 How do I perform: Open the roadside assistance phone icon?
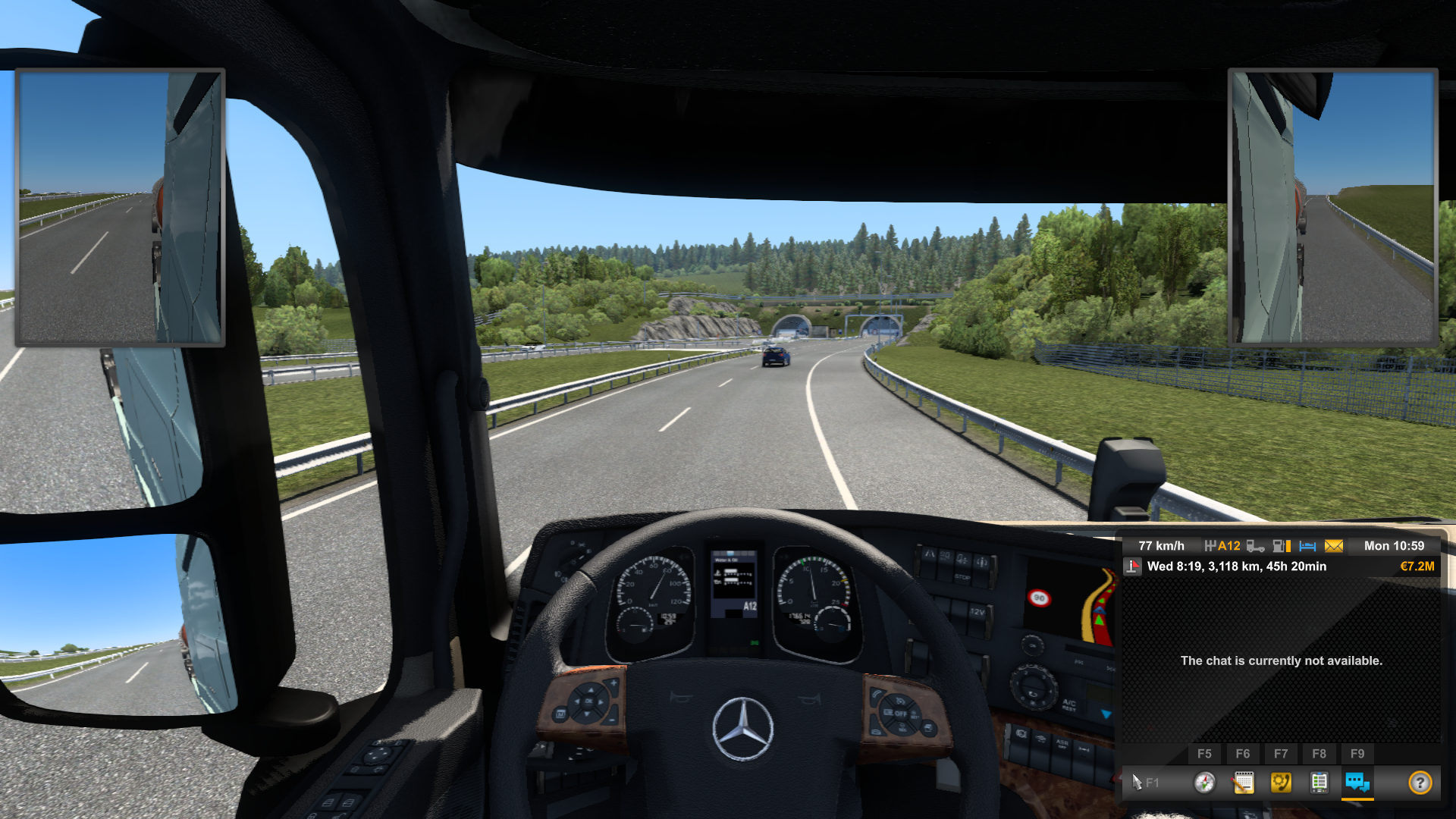(1282, 783)
